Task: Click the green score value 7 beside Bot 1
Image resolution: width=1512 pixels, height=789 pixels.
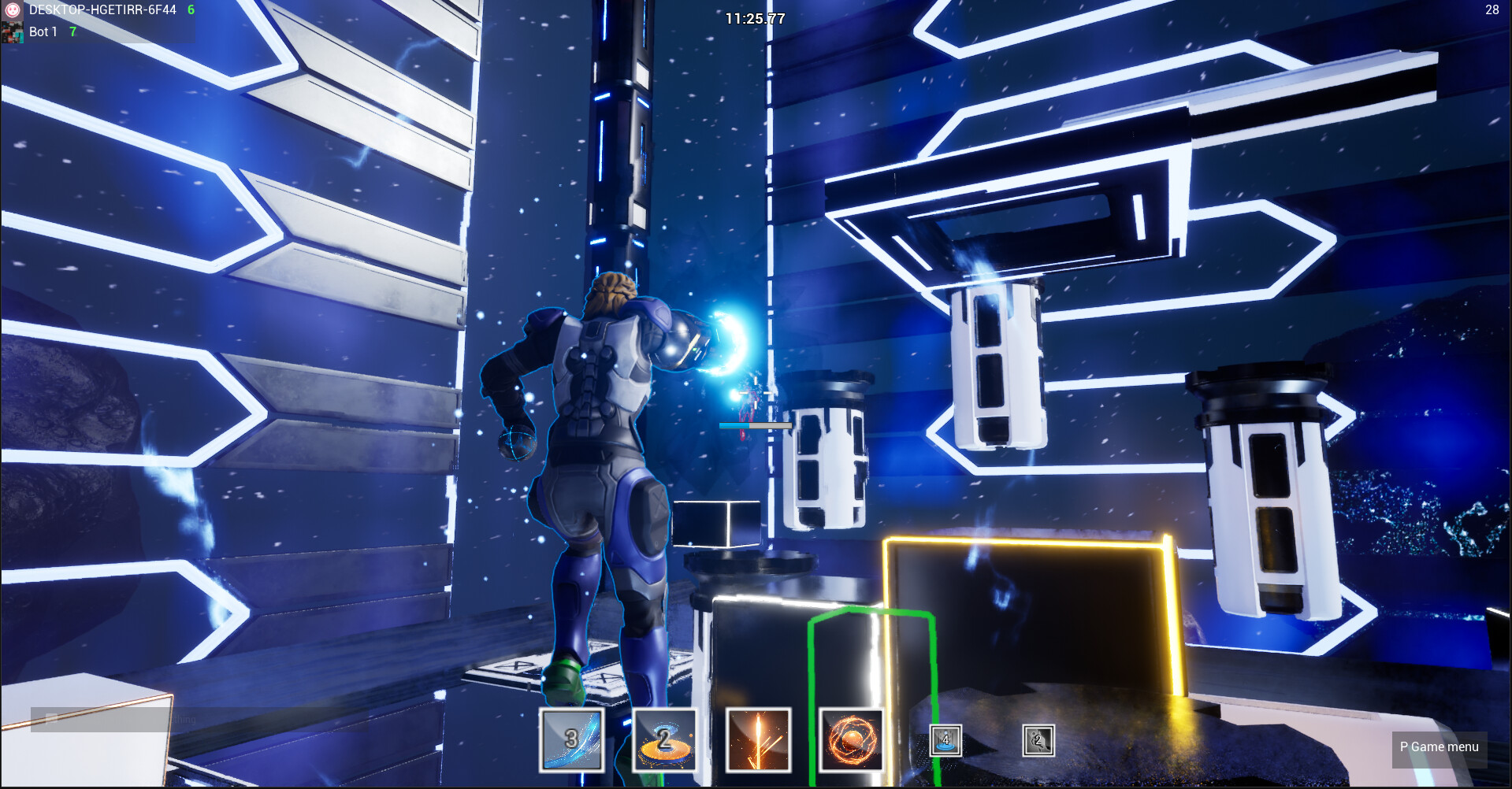Action: tap(72, 32)
